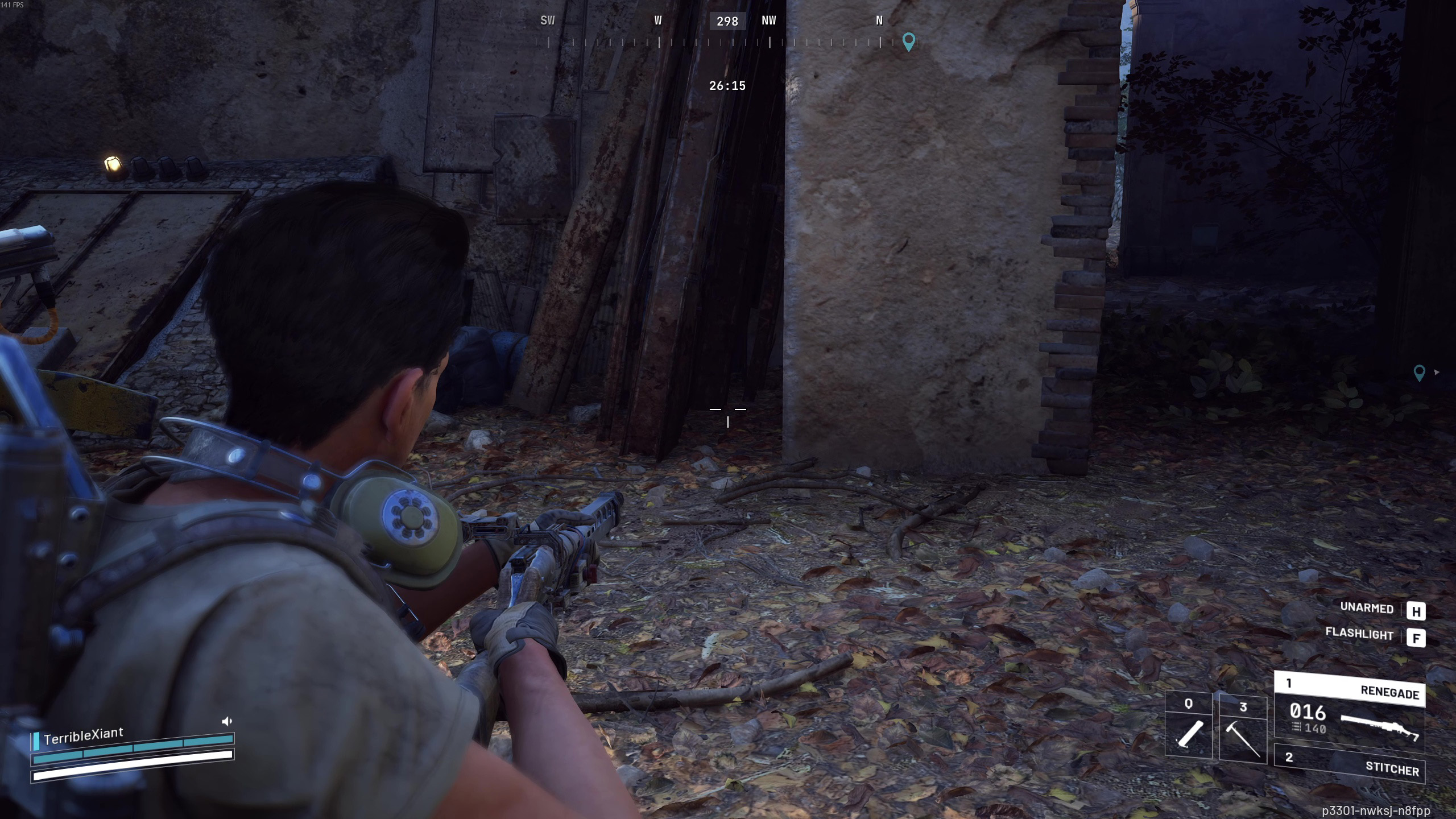The height and width of the screenshot is (819, 1456).
Task: Click the compass heading strip
Action: pos(714,41)
